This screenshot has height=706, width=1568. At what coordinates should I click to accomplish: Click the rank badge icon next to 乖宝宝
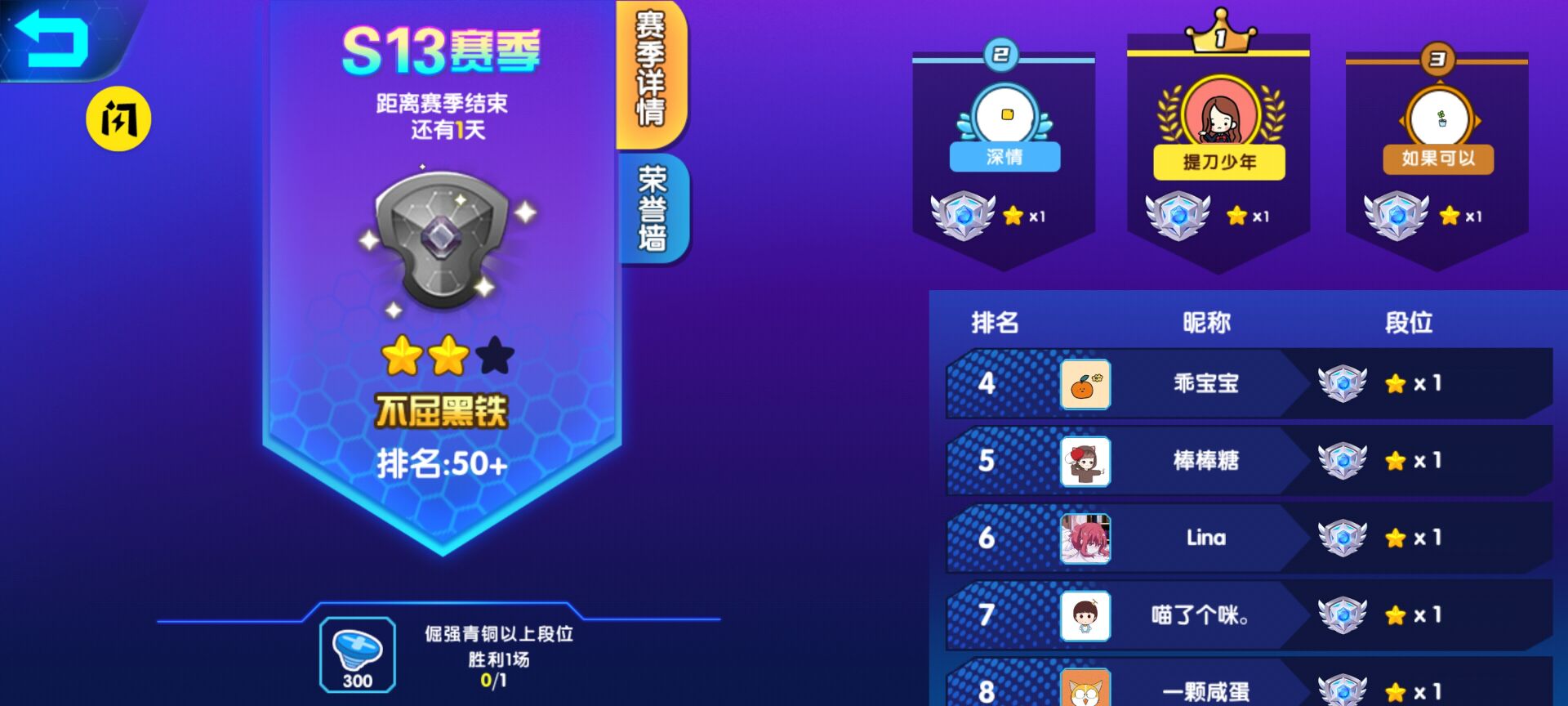click(1340, 384)
